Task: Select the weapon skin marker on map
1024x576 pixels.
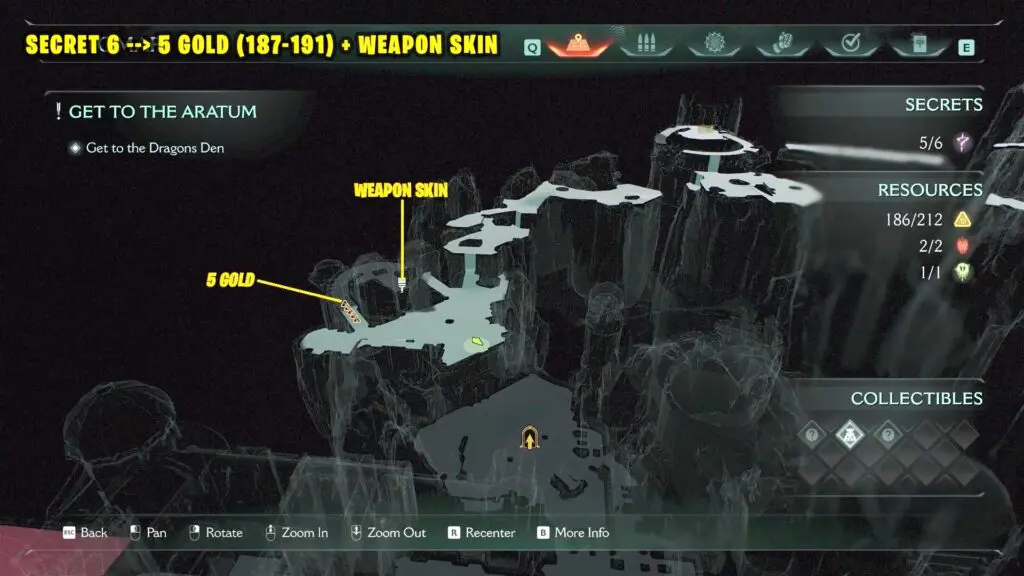Action: pos(402,284)
